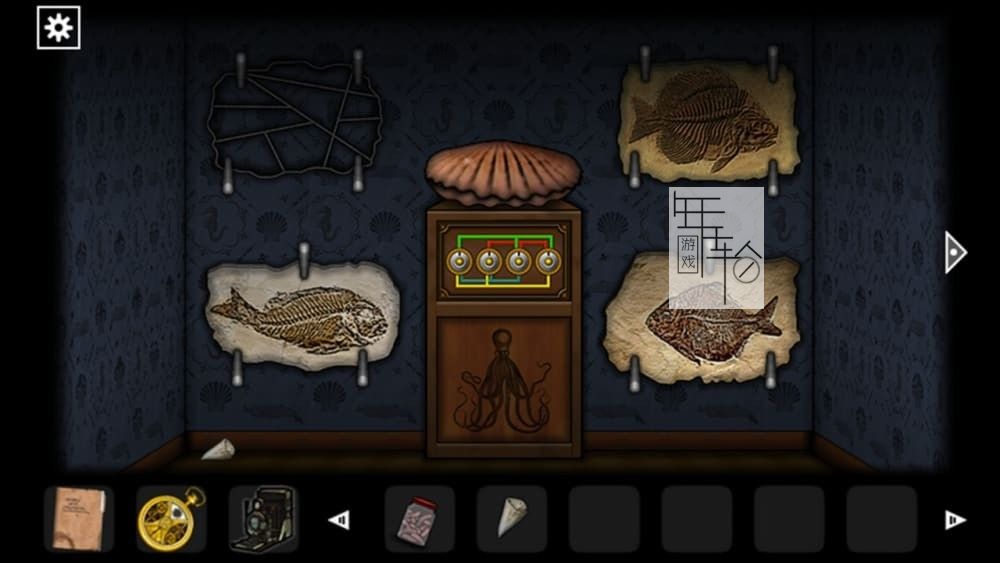
Task: Select the golden pocket watch
Action: tap(171, 519)
